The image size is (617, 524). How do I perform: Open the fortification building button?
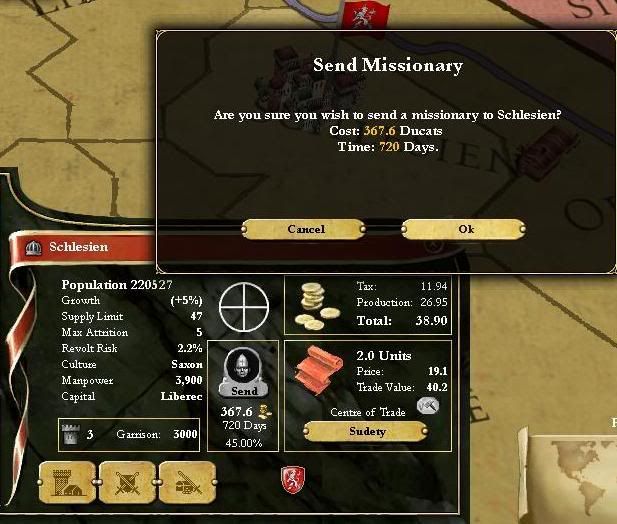pos(67,483)
